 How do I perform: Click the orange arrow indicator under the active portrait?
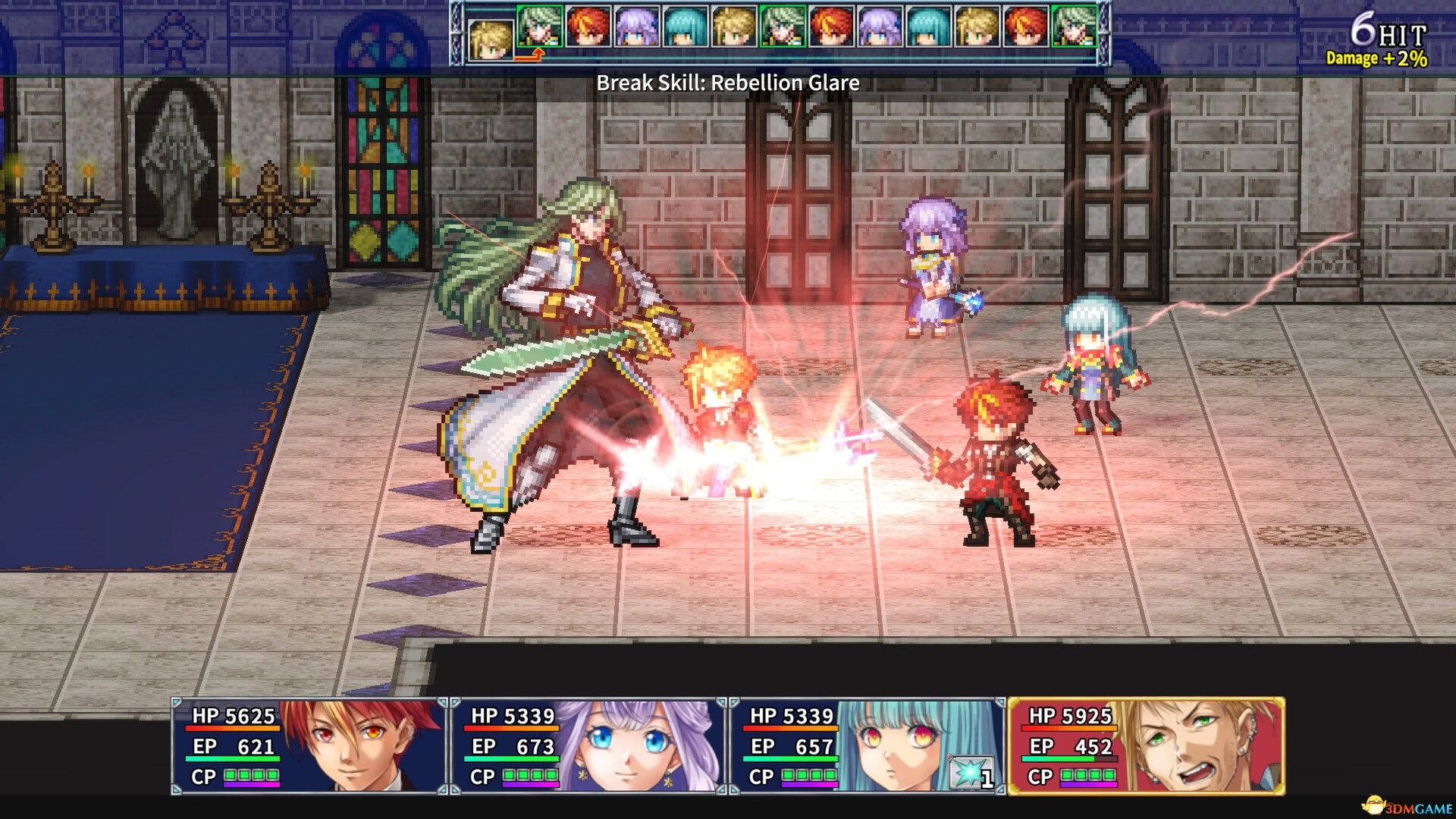point(538,55)
